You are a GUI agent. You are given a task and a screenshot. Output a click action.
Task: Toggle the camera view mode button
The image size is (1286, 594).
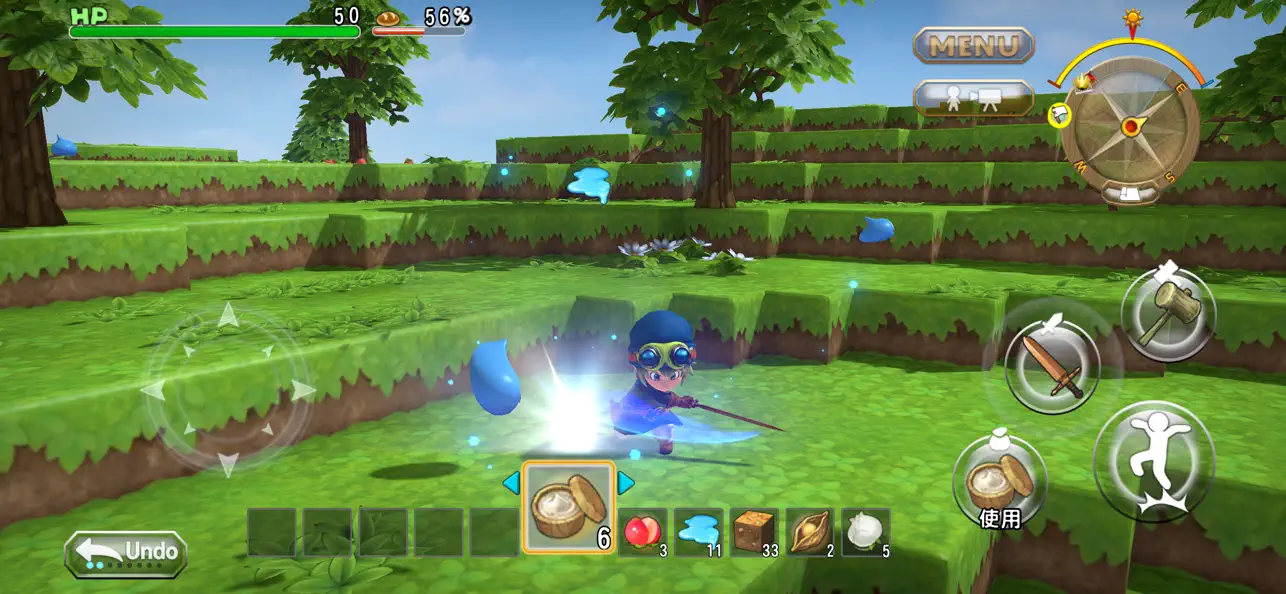[973, 98]
